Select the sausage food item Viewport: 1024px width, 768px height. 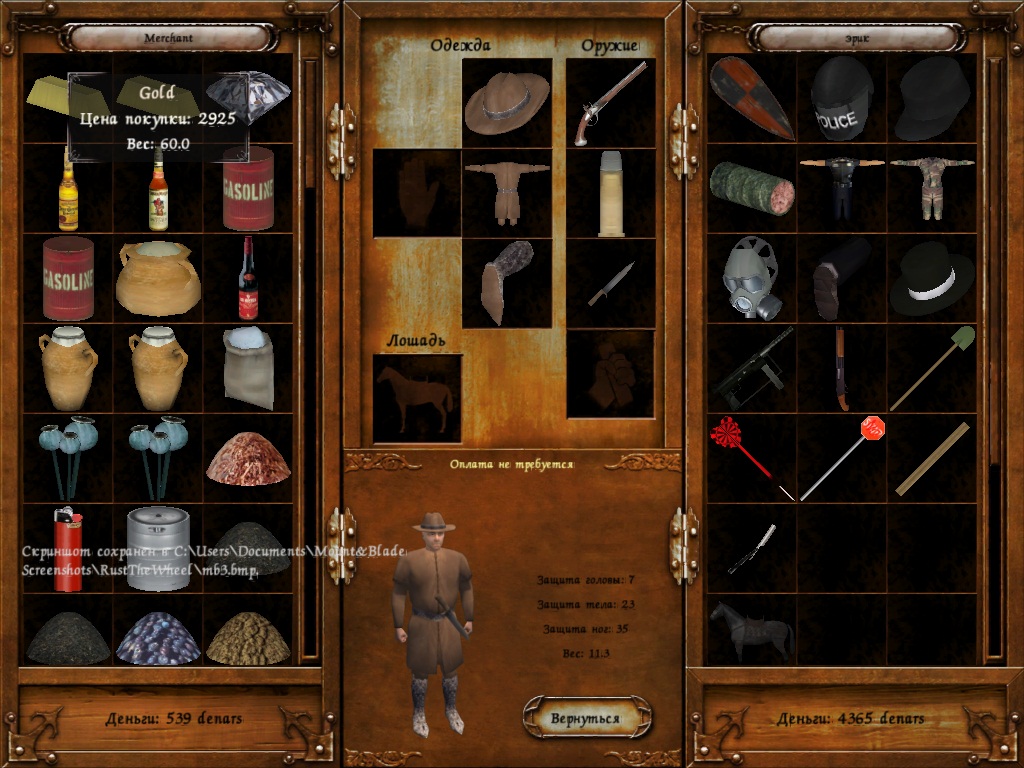pyautogui.click(x=751, y=188)
